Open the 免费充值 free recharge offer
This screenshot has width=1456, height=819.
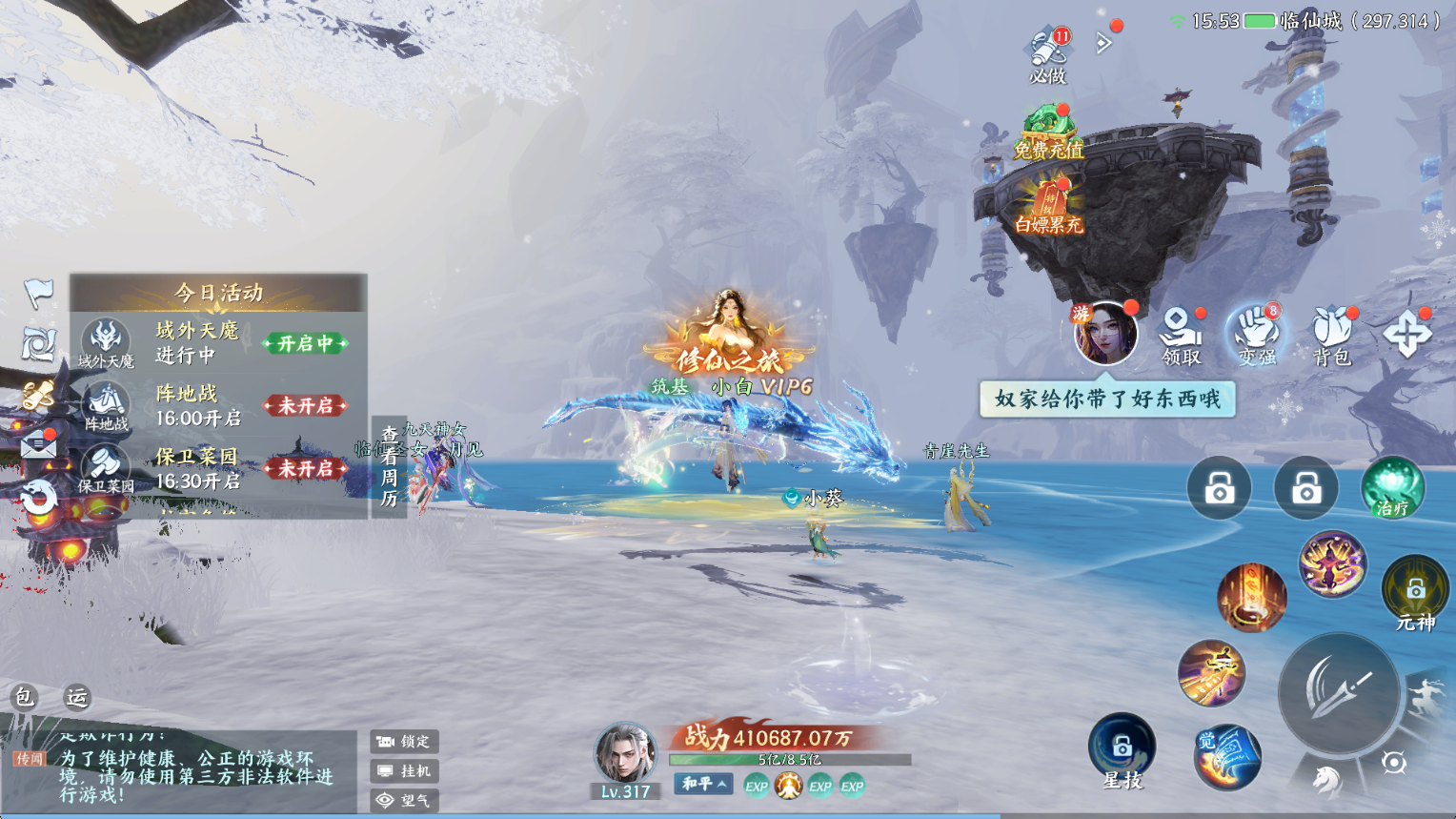[x=1048, y=133]
